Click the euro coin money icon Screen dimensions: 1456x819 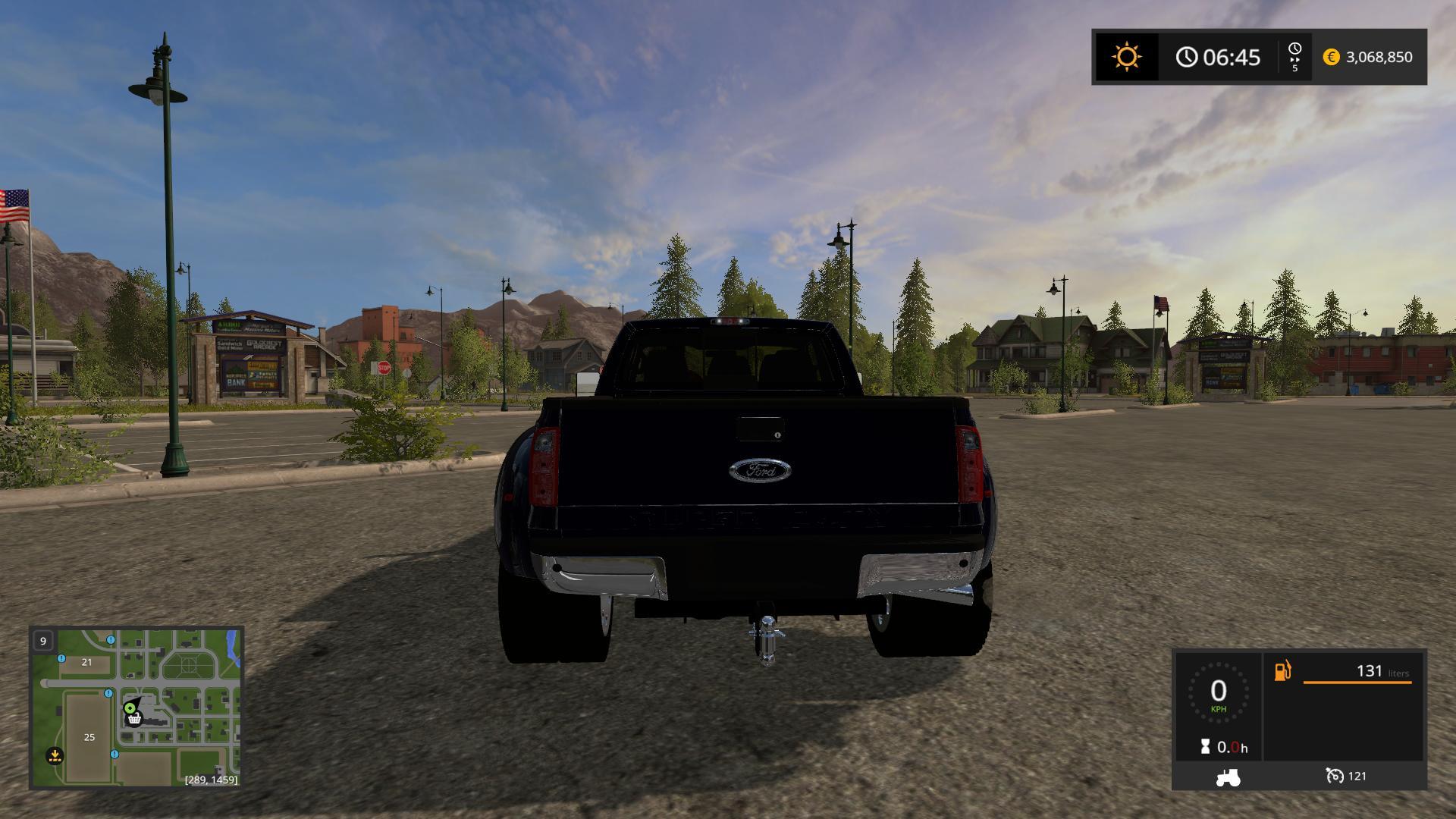(1331, 57)
